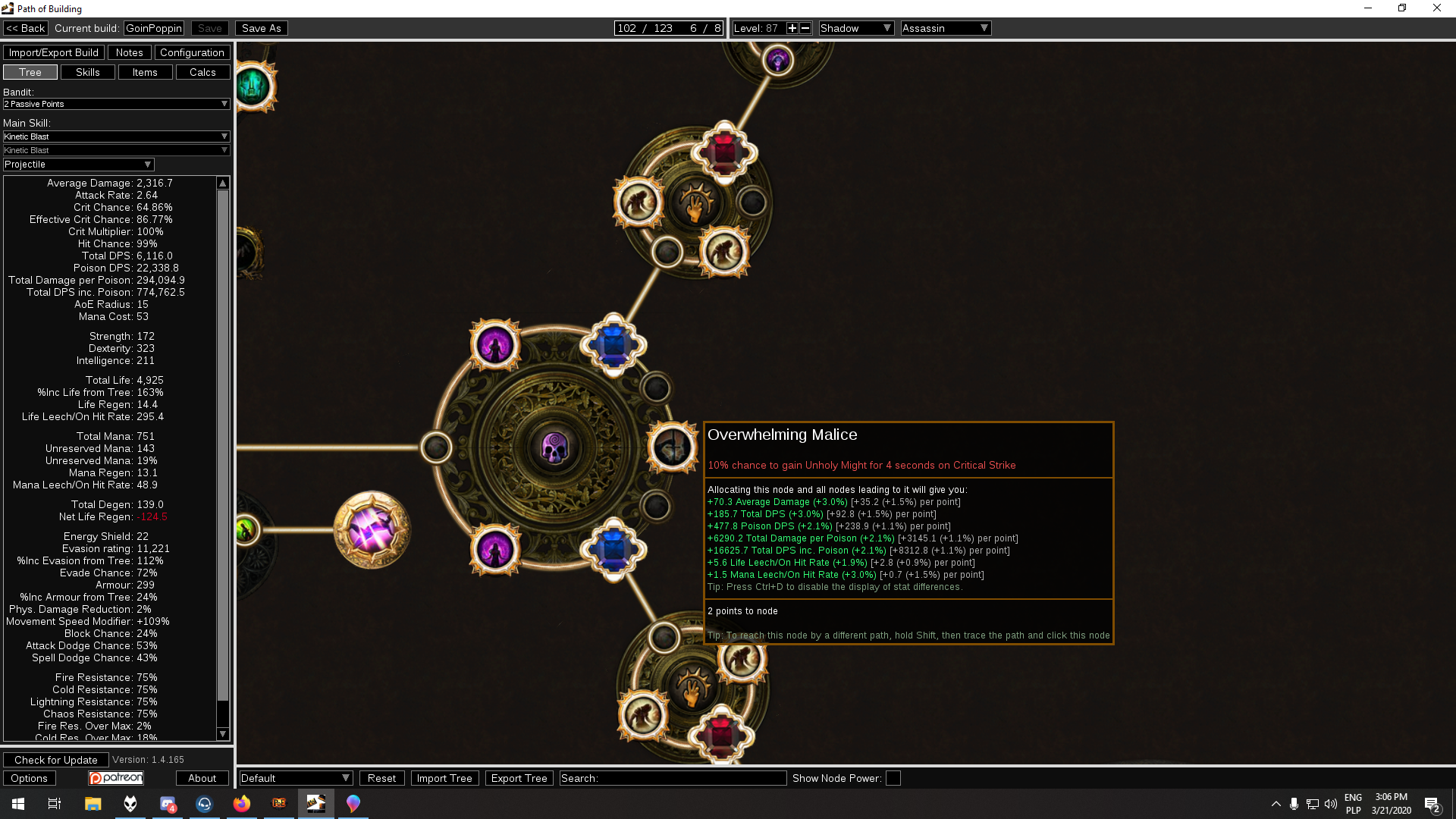
Task: Open the Bandit passive points dropdown
Action: point(116,104)
